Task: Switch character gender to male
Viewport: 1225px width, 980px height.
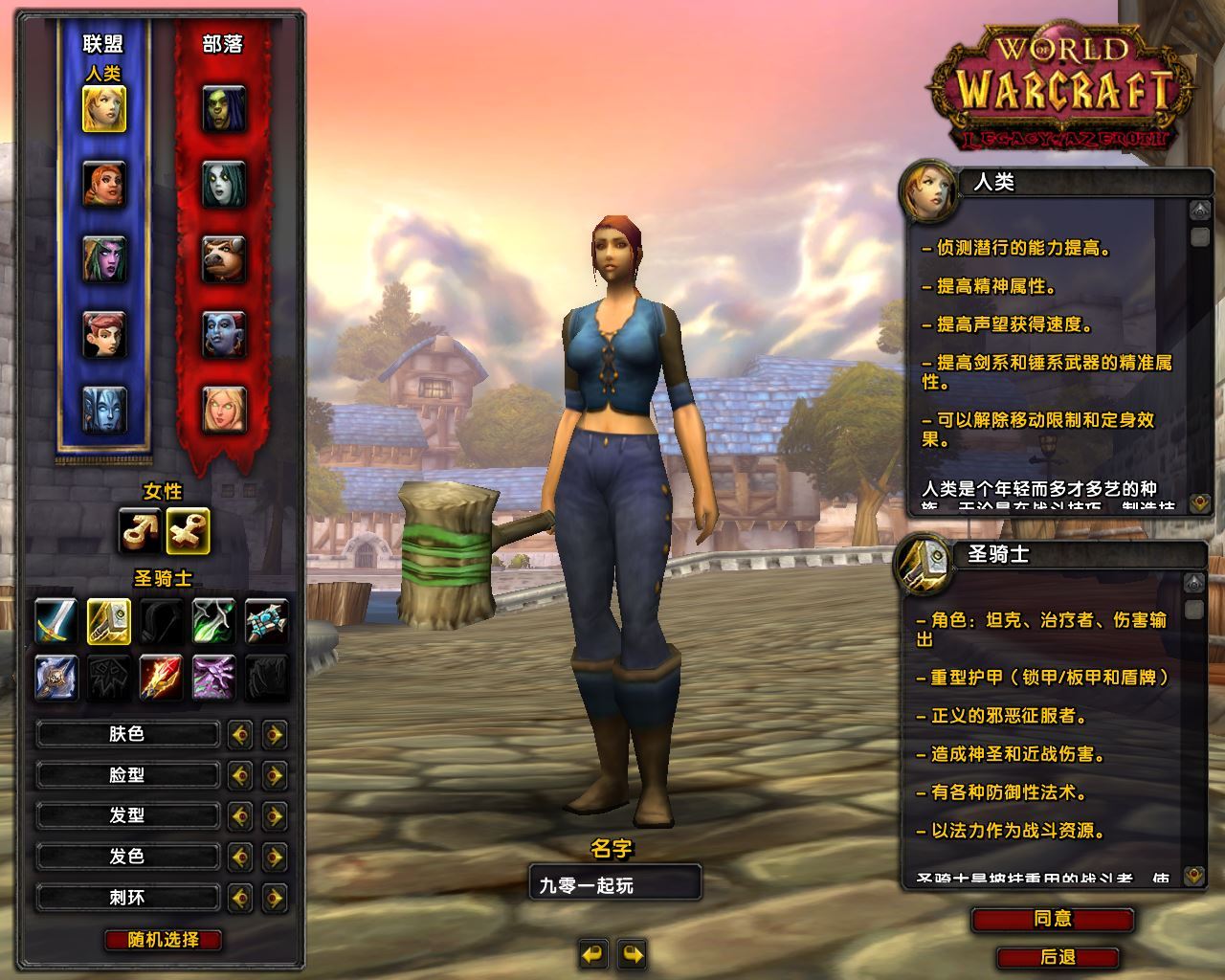Action: [139, 530]
